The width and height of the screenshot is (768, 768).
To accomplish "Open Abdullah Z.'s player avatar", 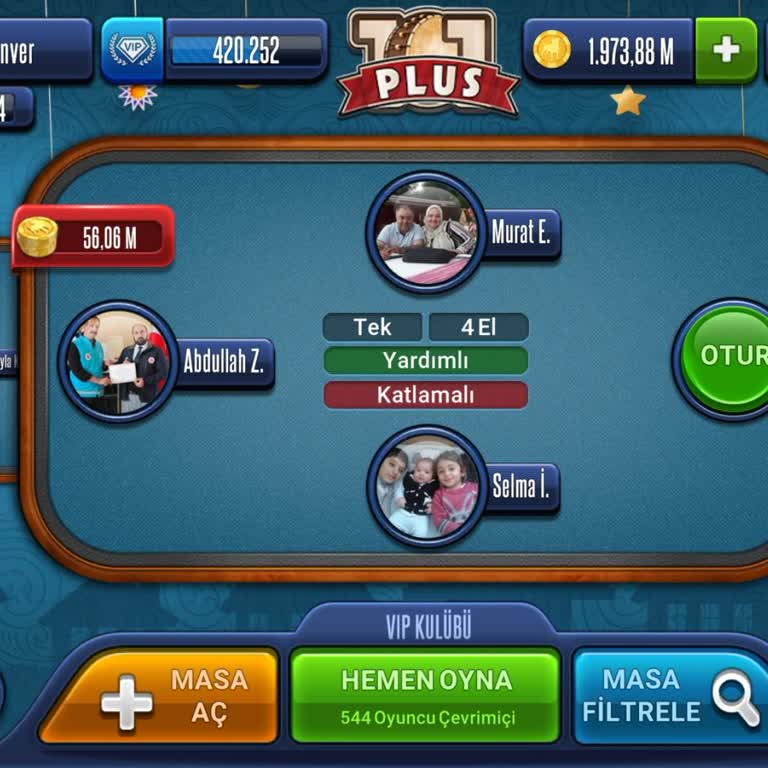I will coord(118,361).
